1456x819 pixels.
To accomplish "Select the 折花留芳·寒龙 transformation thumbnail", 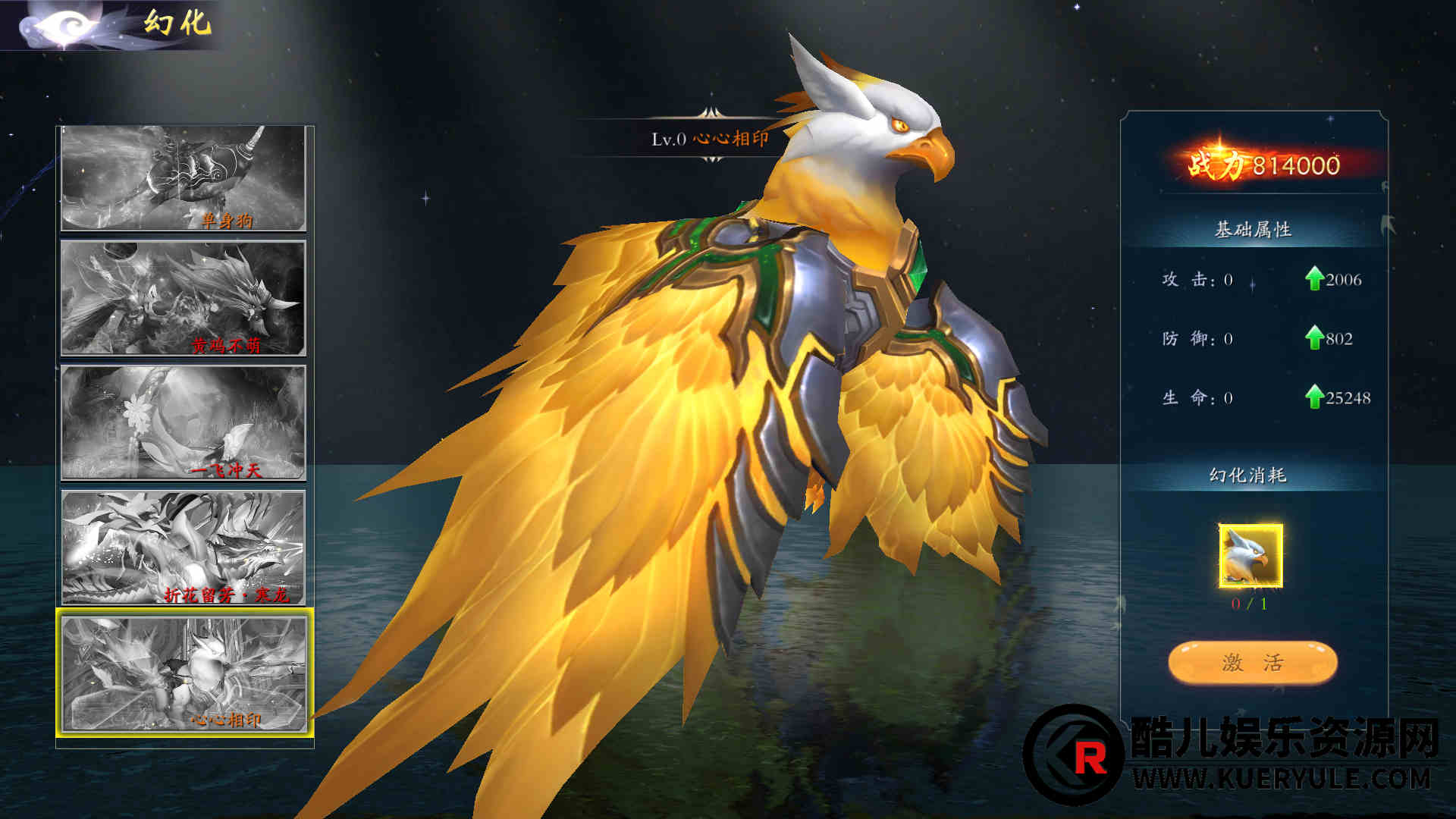I will coord(184,548).
